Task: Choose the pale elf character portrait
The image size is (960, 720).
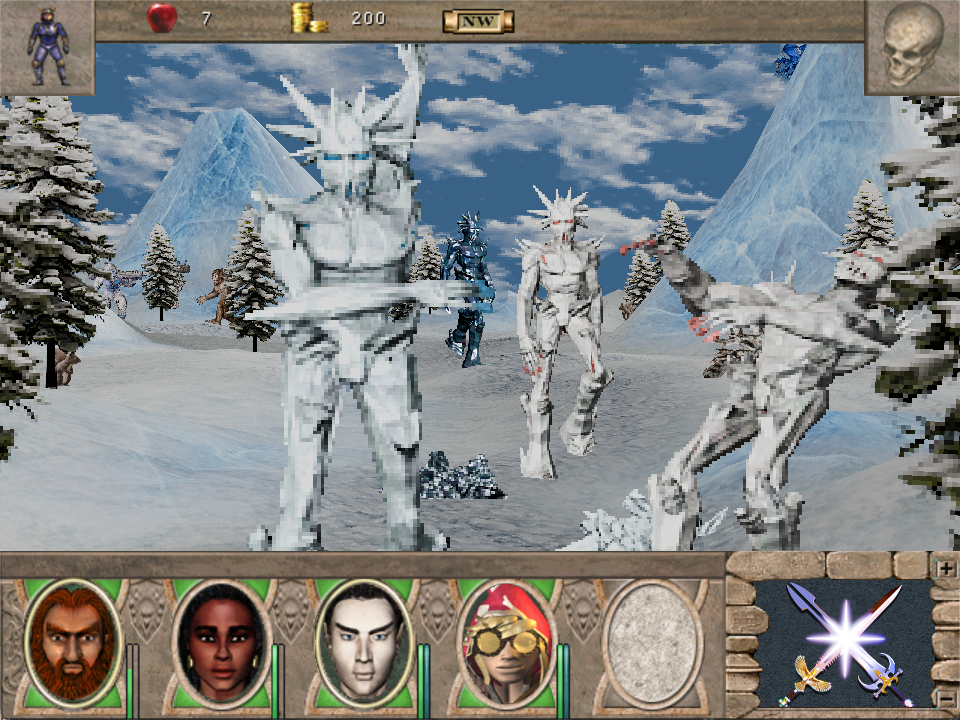Action: point(364,642)
